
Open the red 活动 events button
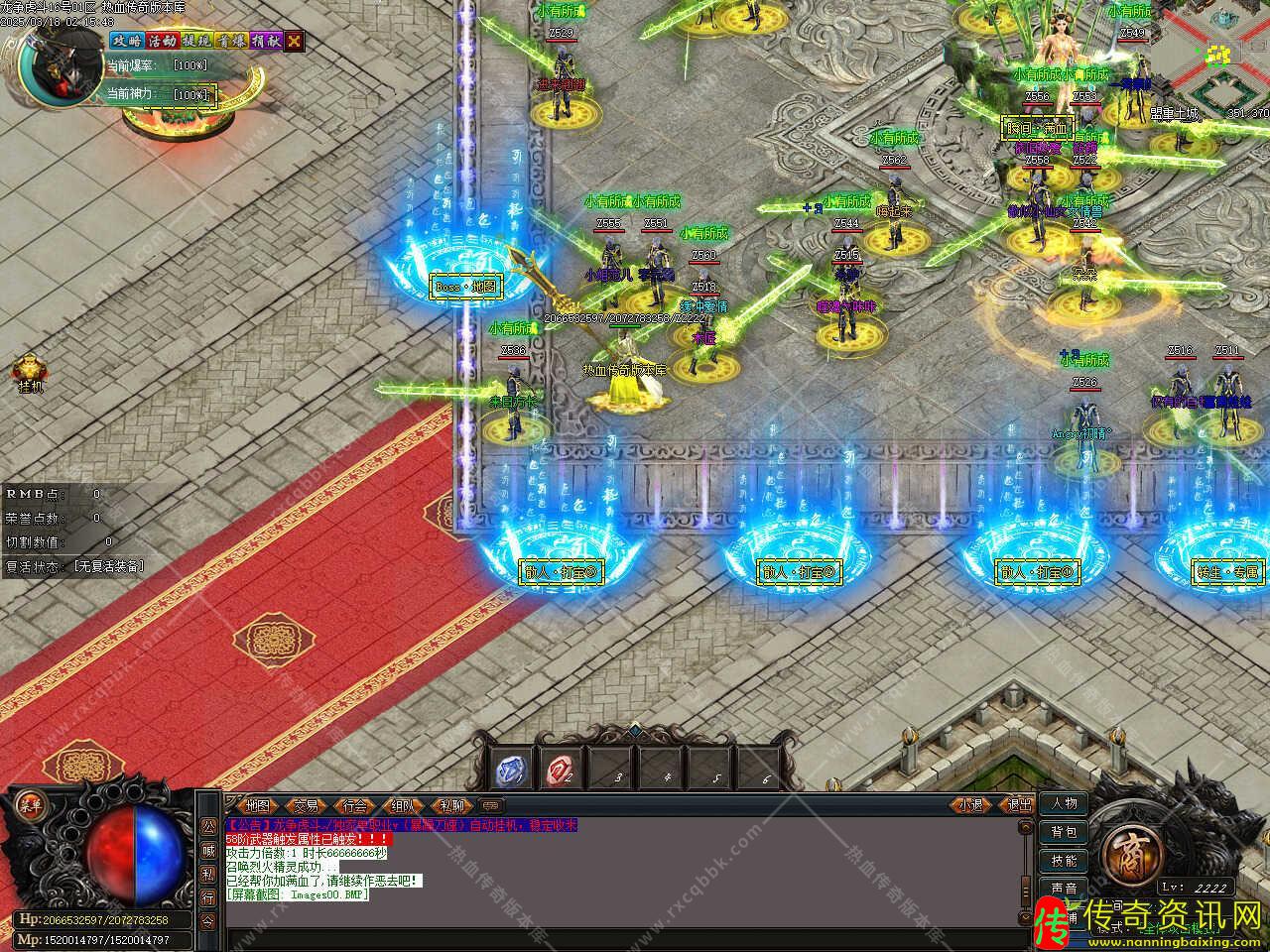coord(162,41)
